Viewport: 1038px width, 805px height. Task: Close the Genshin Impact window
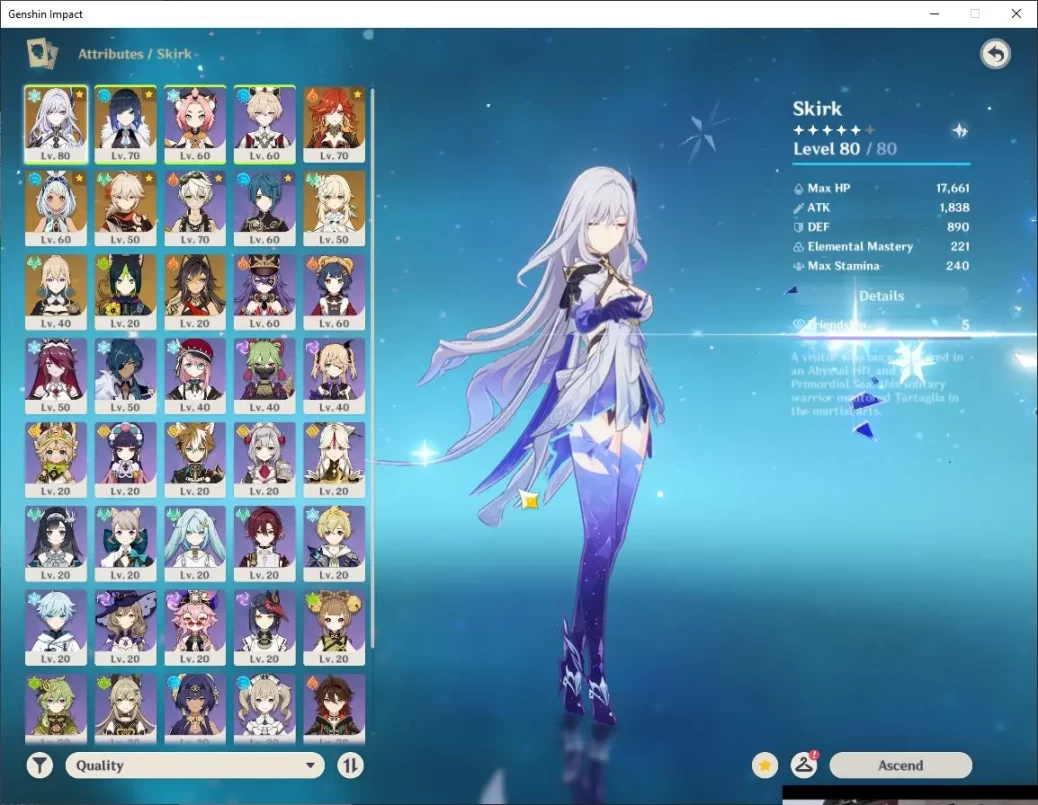[x=1016, y=14]
